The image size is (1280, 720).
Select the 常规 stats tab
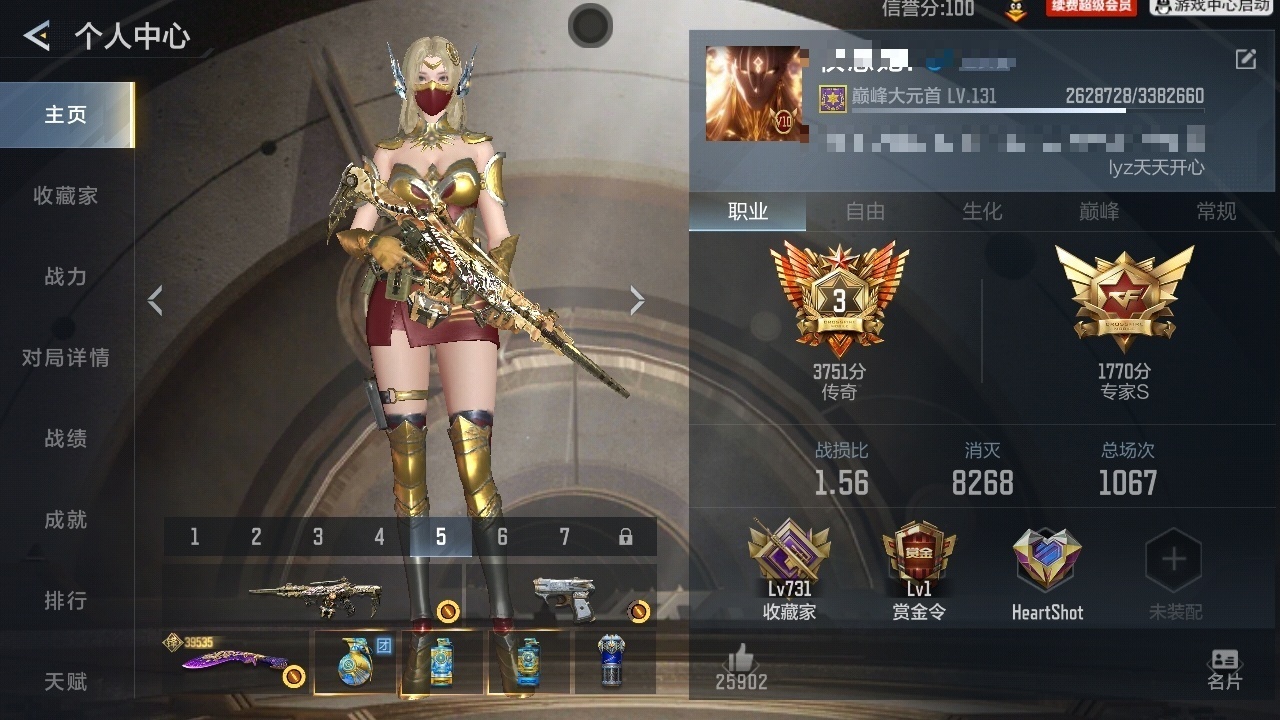[1216, 211]
